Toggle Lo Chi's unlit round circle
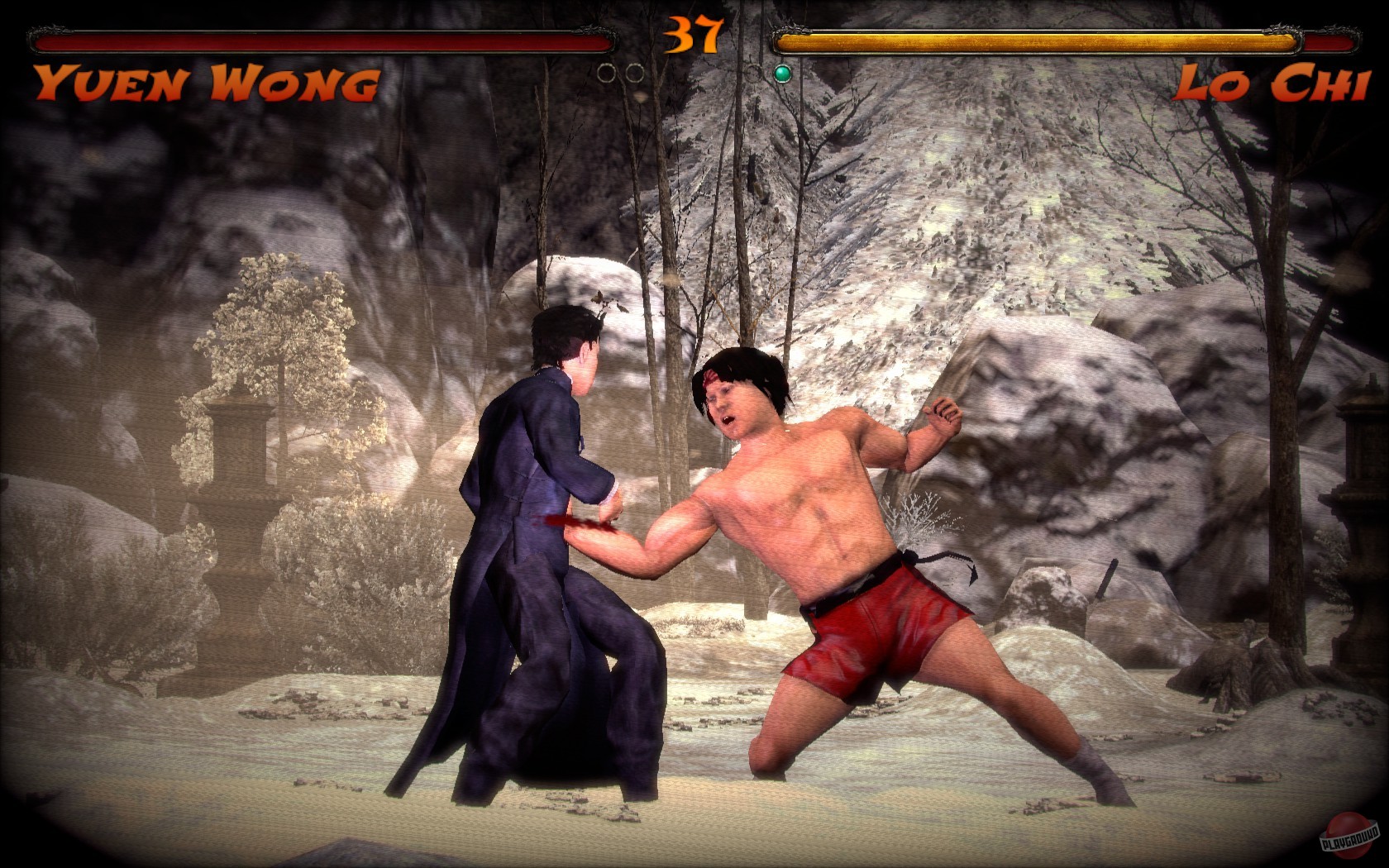Image resolution: width=1389 pixels, height=868 pixels. 753,74
